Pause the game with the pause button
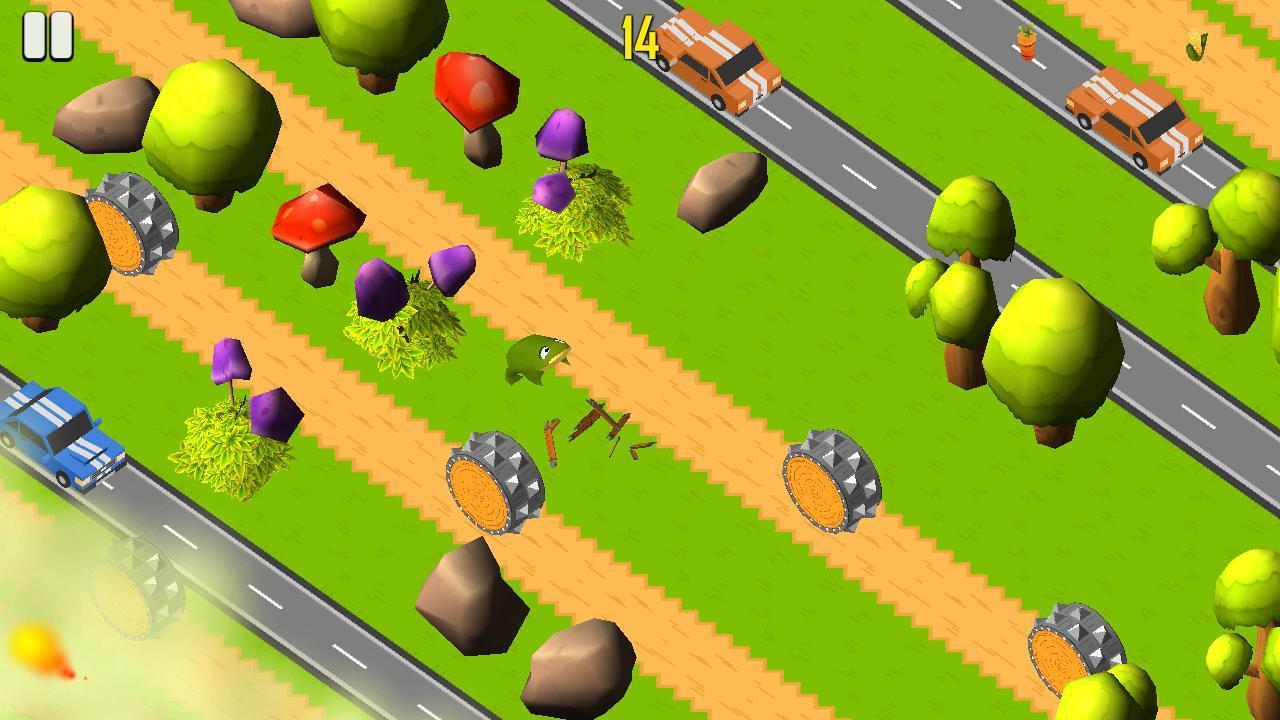Screen dimensions: 1280x720 47,37
